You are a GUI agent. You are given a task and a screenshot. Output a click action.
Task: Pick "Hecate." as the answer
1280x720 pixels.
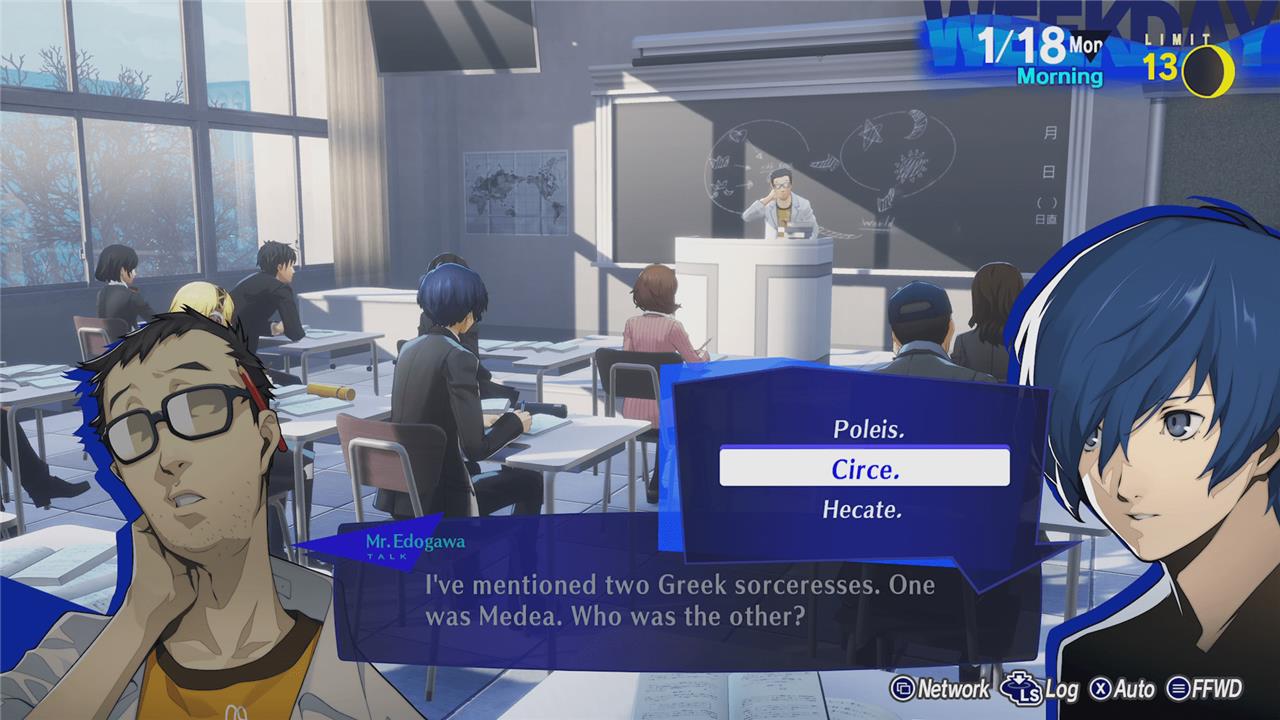[x=862, y=509]
